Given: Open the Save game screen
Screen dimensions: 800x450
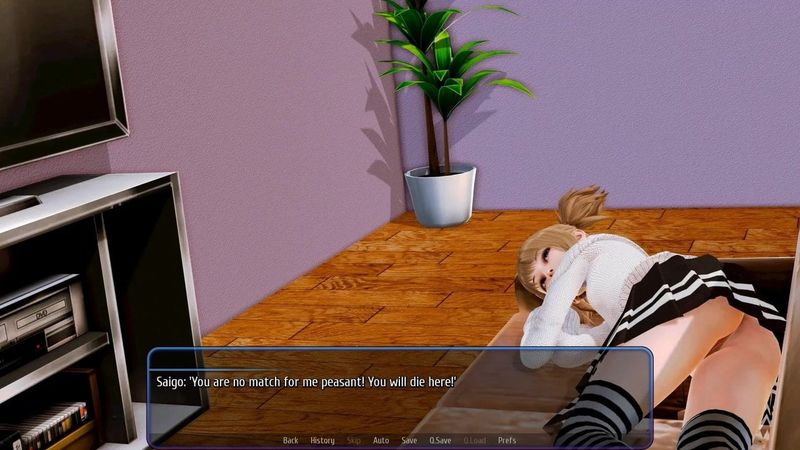Looking at the screenshot, I should (409, 440).
